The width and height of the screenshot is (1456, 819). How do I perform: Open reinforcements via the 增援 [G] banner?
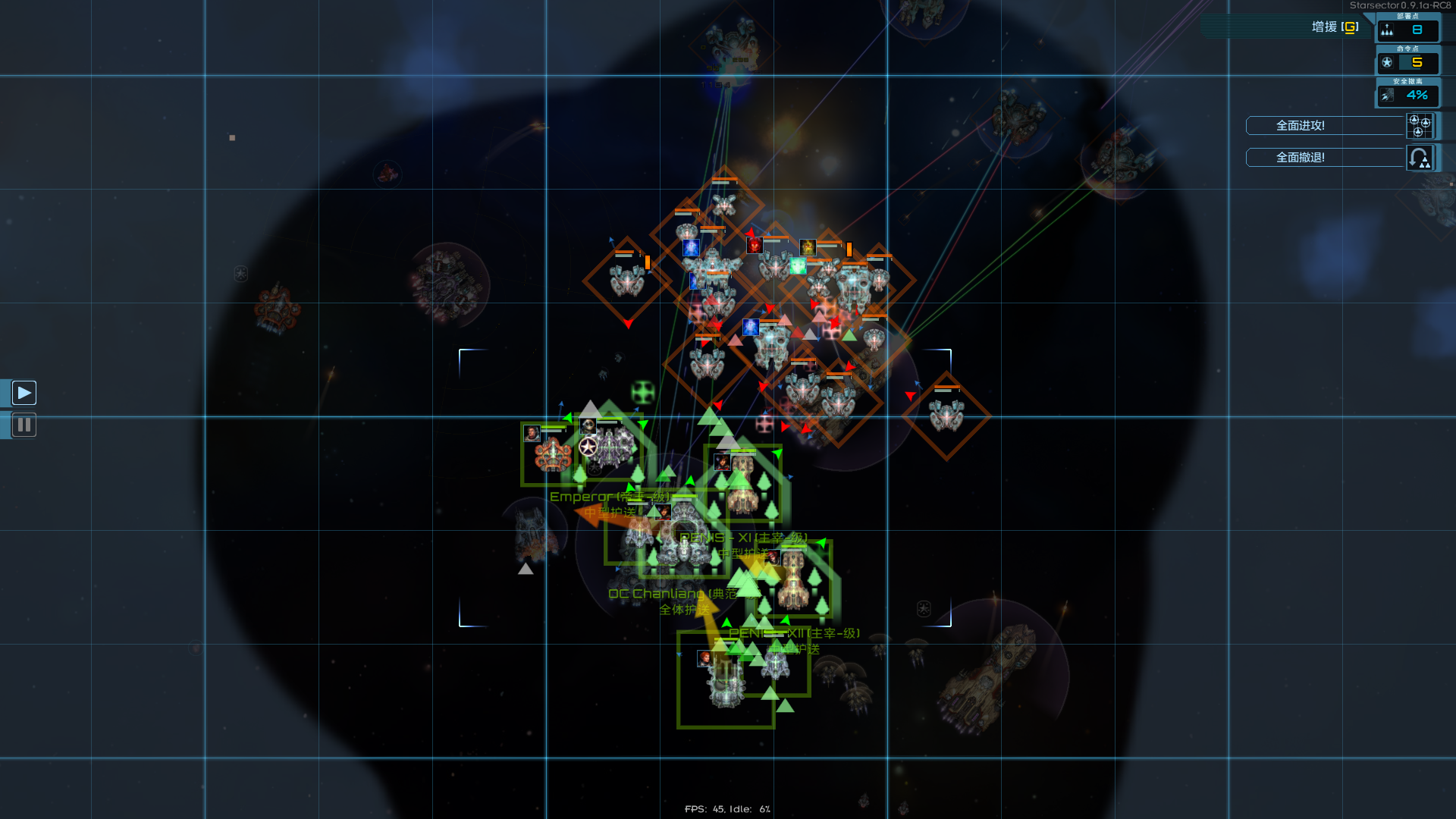(1335, 26)
